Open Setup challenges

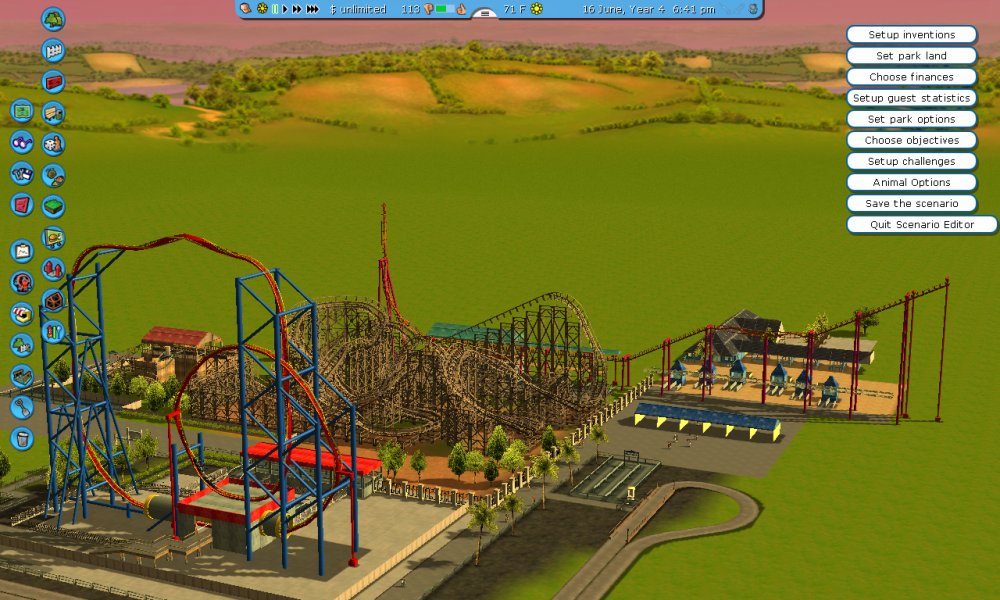pos(911,161)
